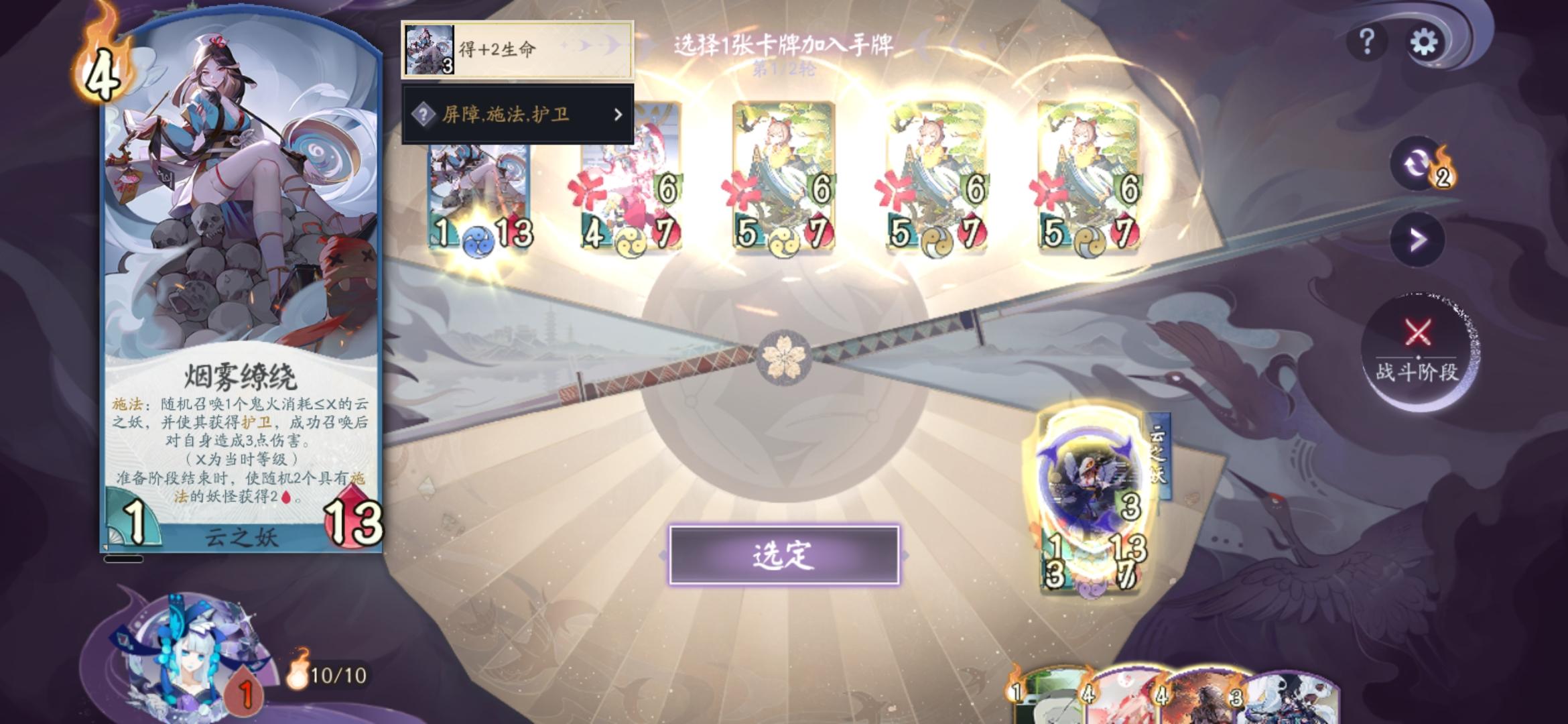Switch to the 第1/2轮 round indicator

coord(784,69)
